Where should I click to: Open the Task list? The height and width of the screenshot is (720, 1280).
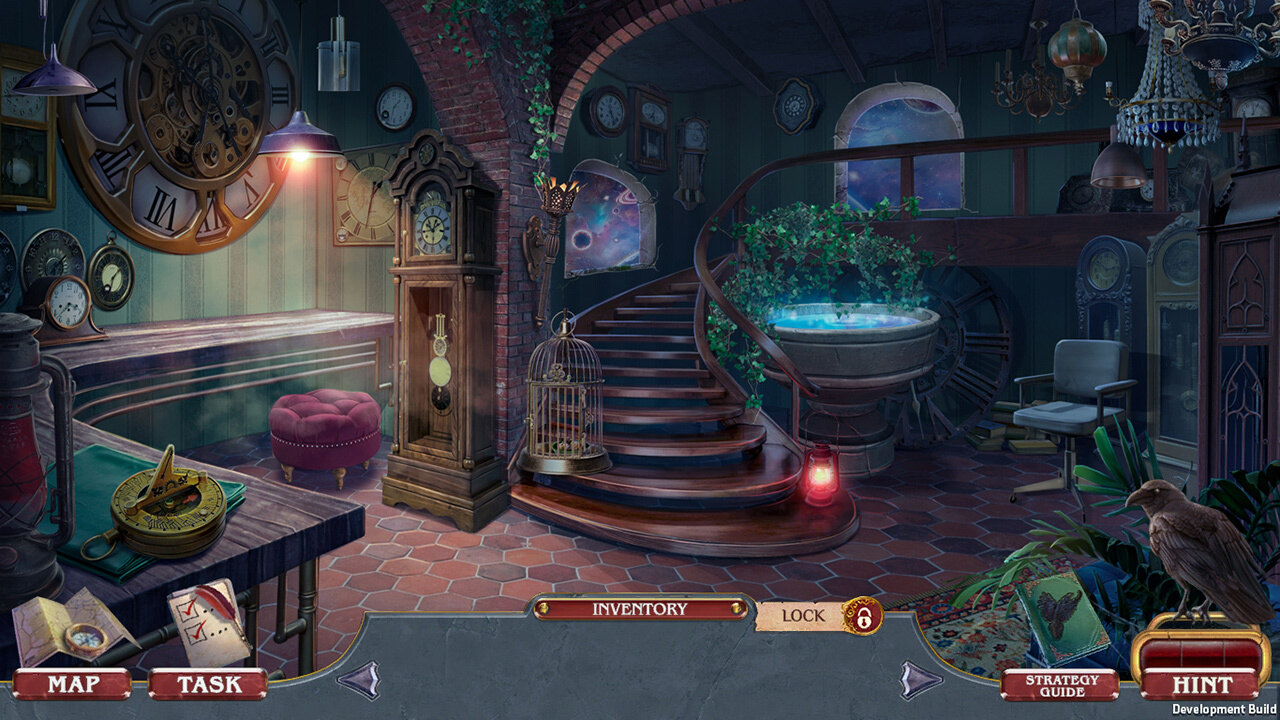tap(208, 684)
